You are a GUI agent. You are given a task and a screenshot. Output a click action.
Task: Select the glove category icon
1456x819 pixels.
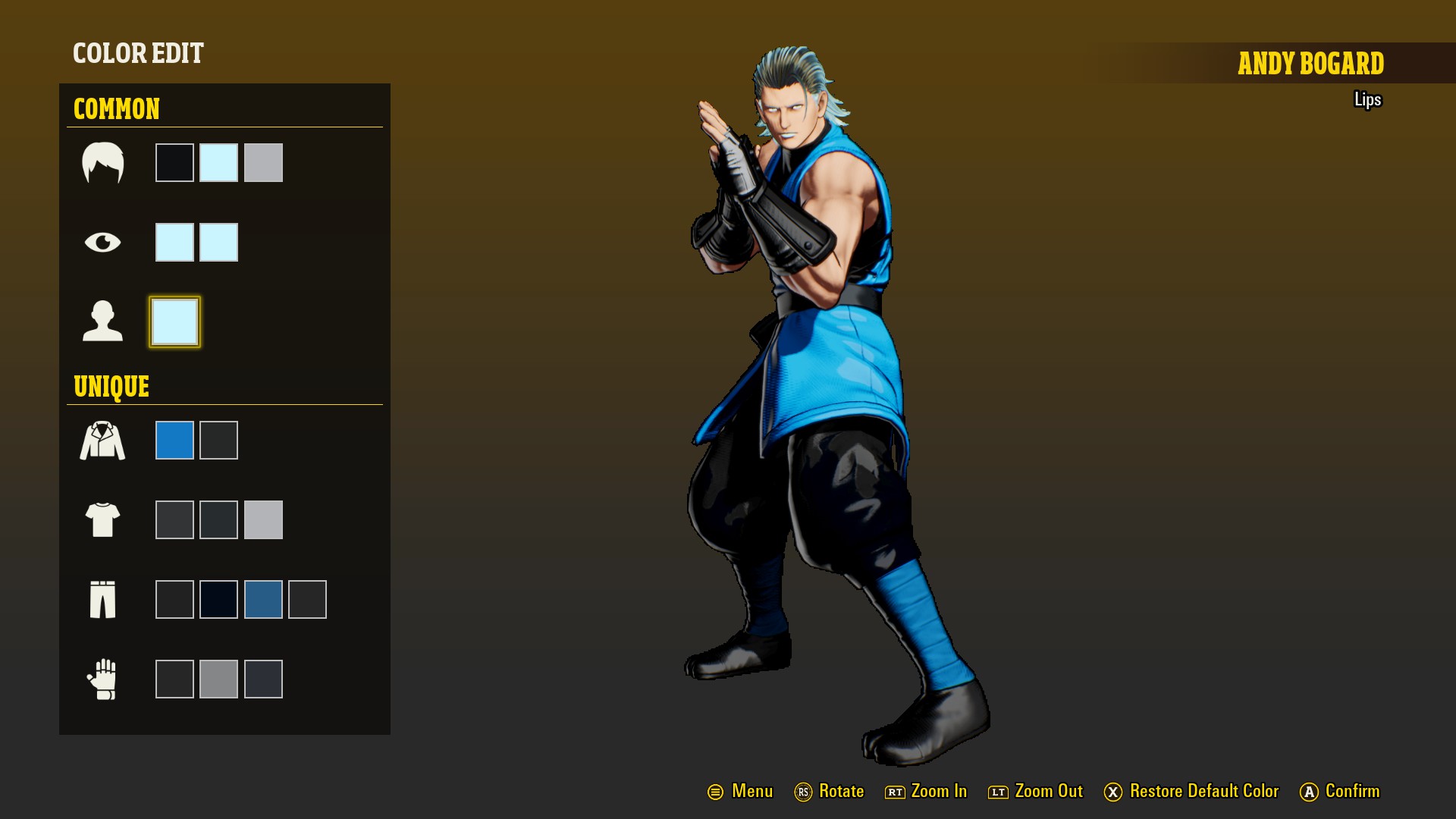point(102,679)
